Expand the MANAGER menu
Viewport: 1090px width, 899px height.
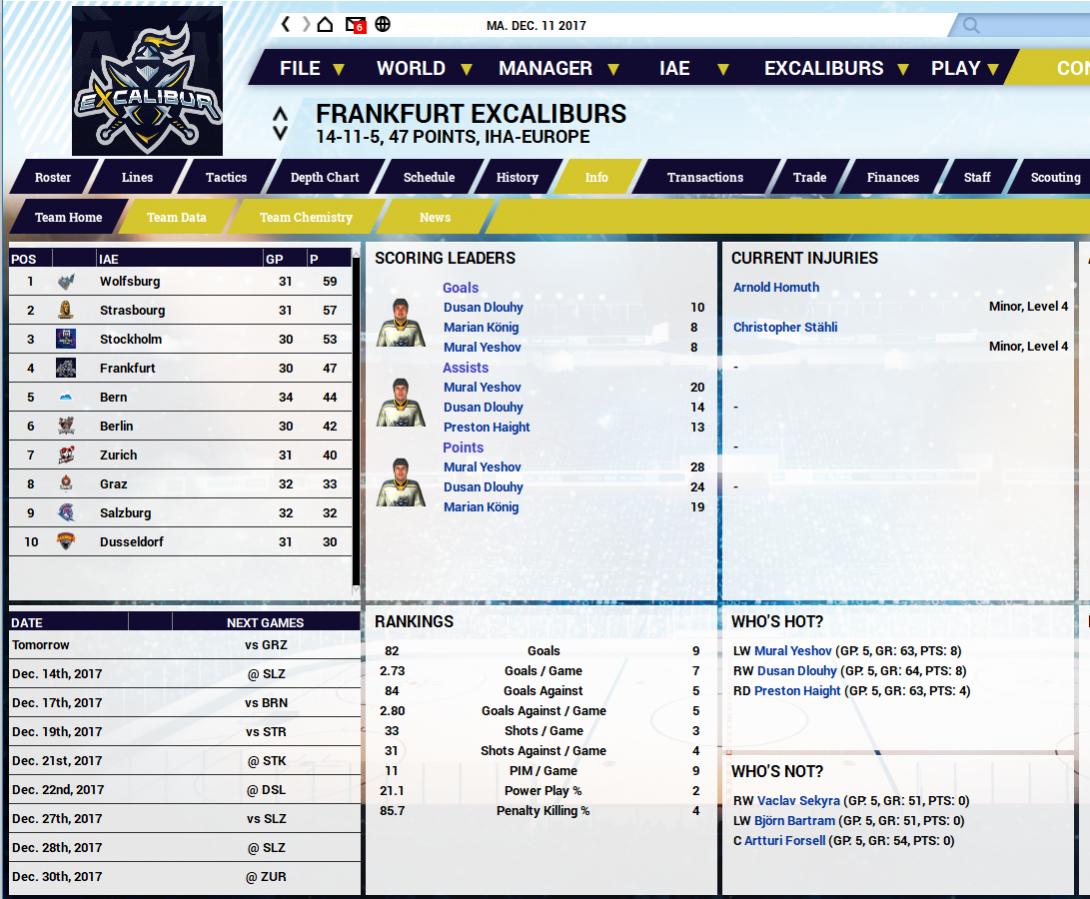(558, 69)
